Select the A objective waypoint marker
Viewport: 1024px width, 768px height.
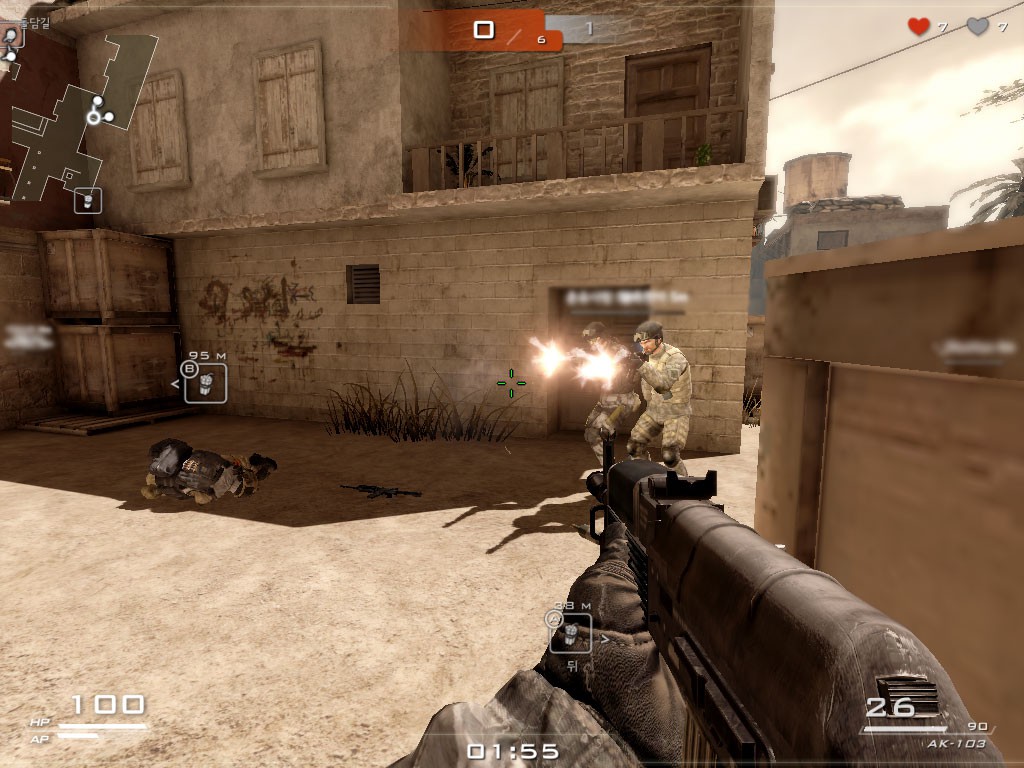(x=570, y=631)
